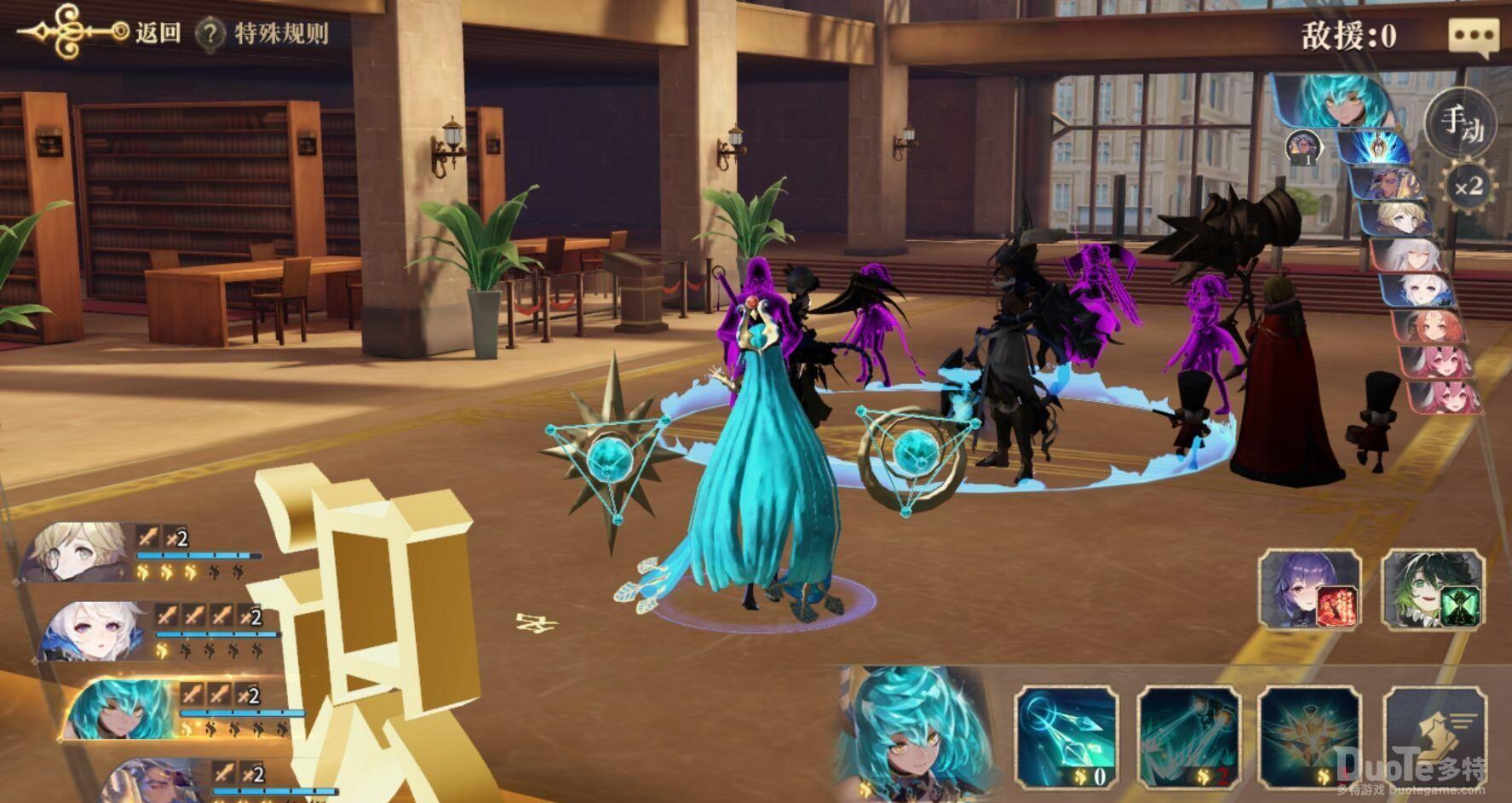
Task: Choose the green-haired support with green skill
Action: pyautogui.click(x=1433, y=589)
